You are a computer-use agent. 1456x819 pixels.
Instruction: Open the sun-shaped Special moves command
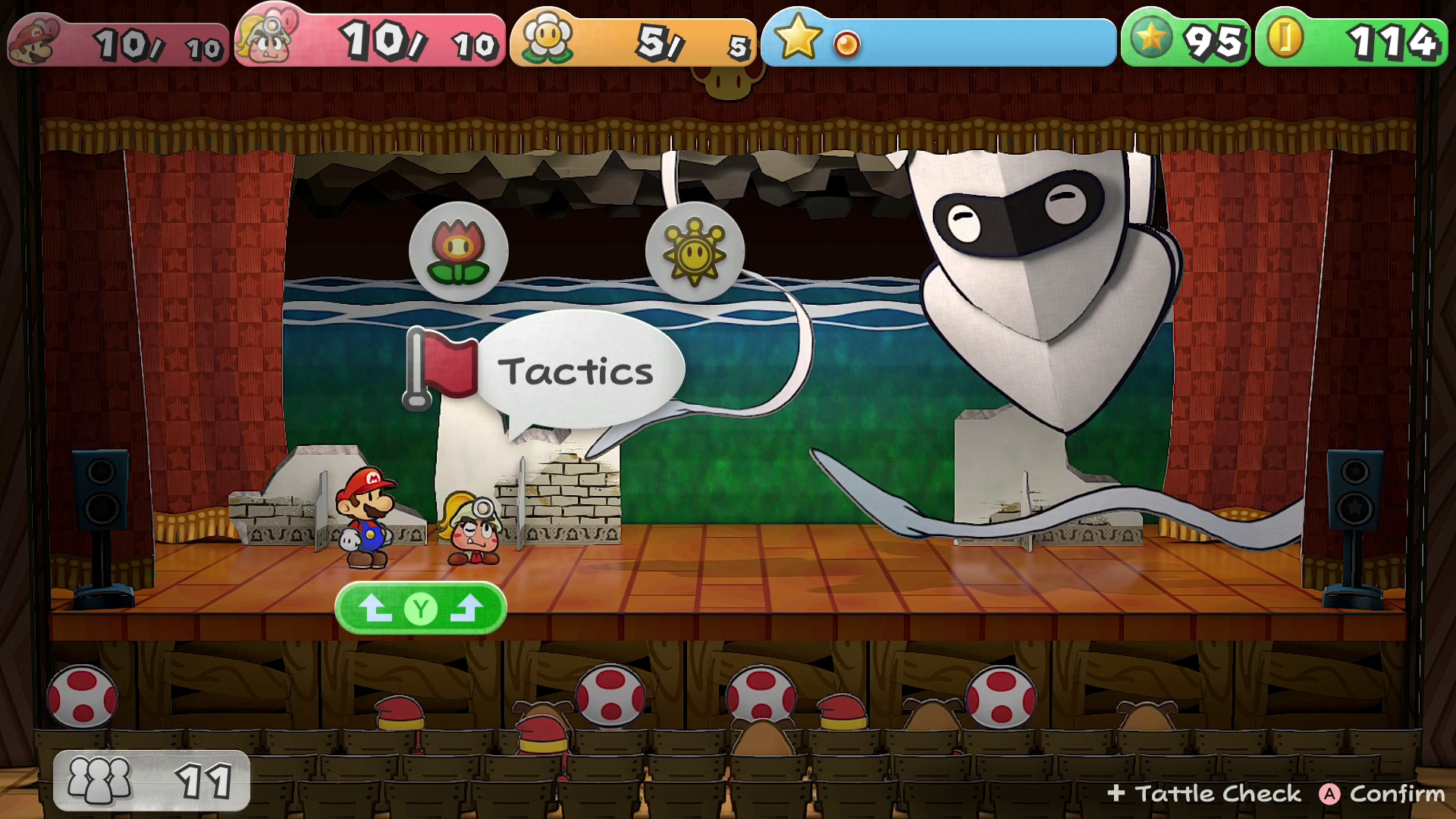click(694, 253)
